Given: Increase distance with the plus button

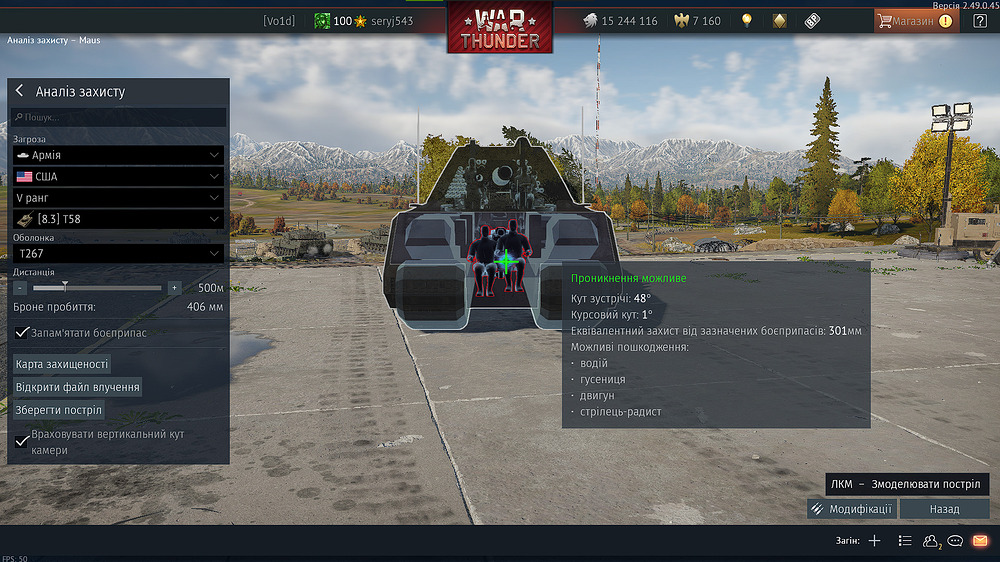Looking at the screenshot, I should (174, 287).
